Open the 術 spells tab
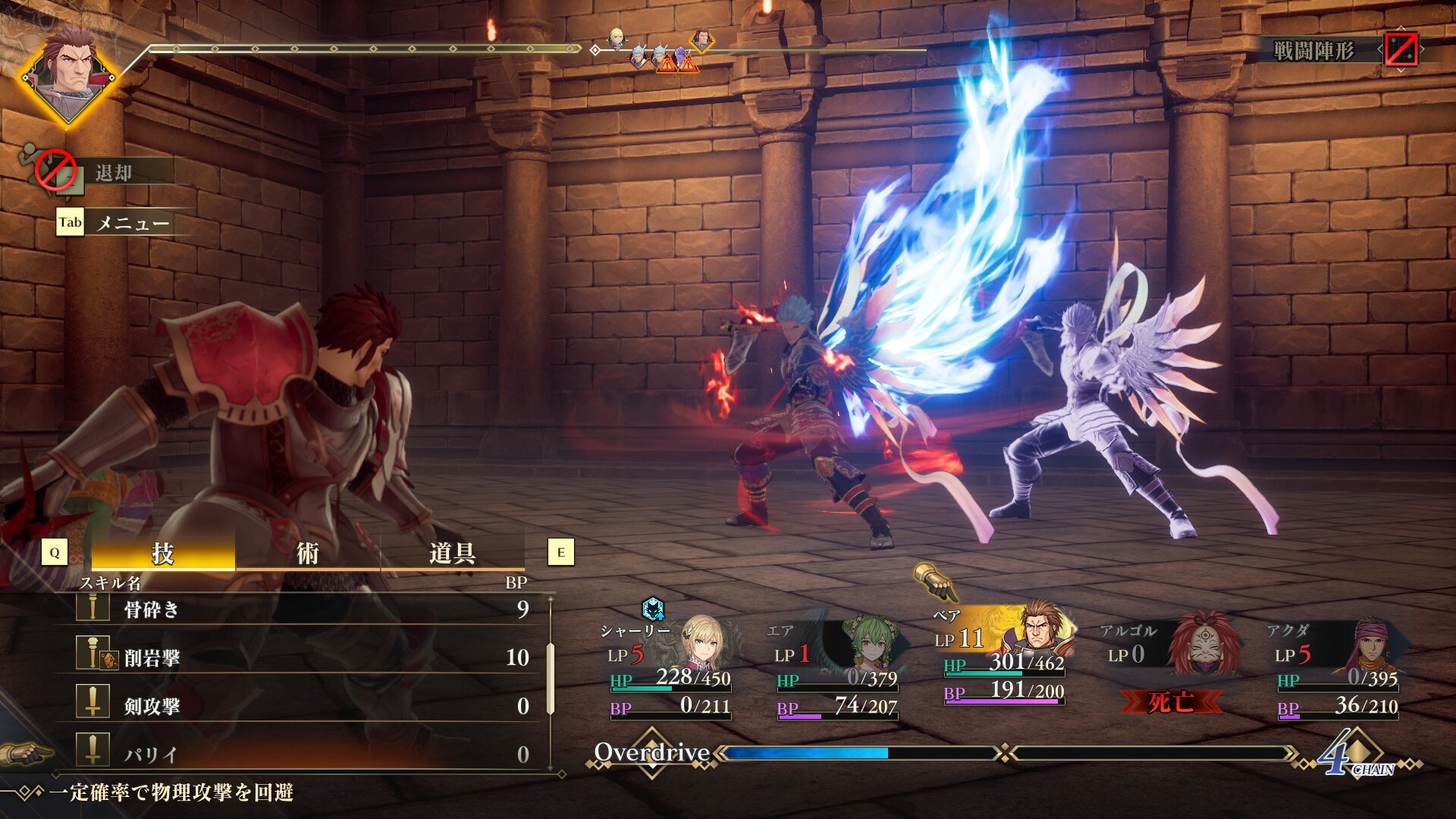The height and width of the screenshot is (819, 1456). pyautogui.click(x=307, y=554)
